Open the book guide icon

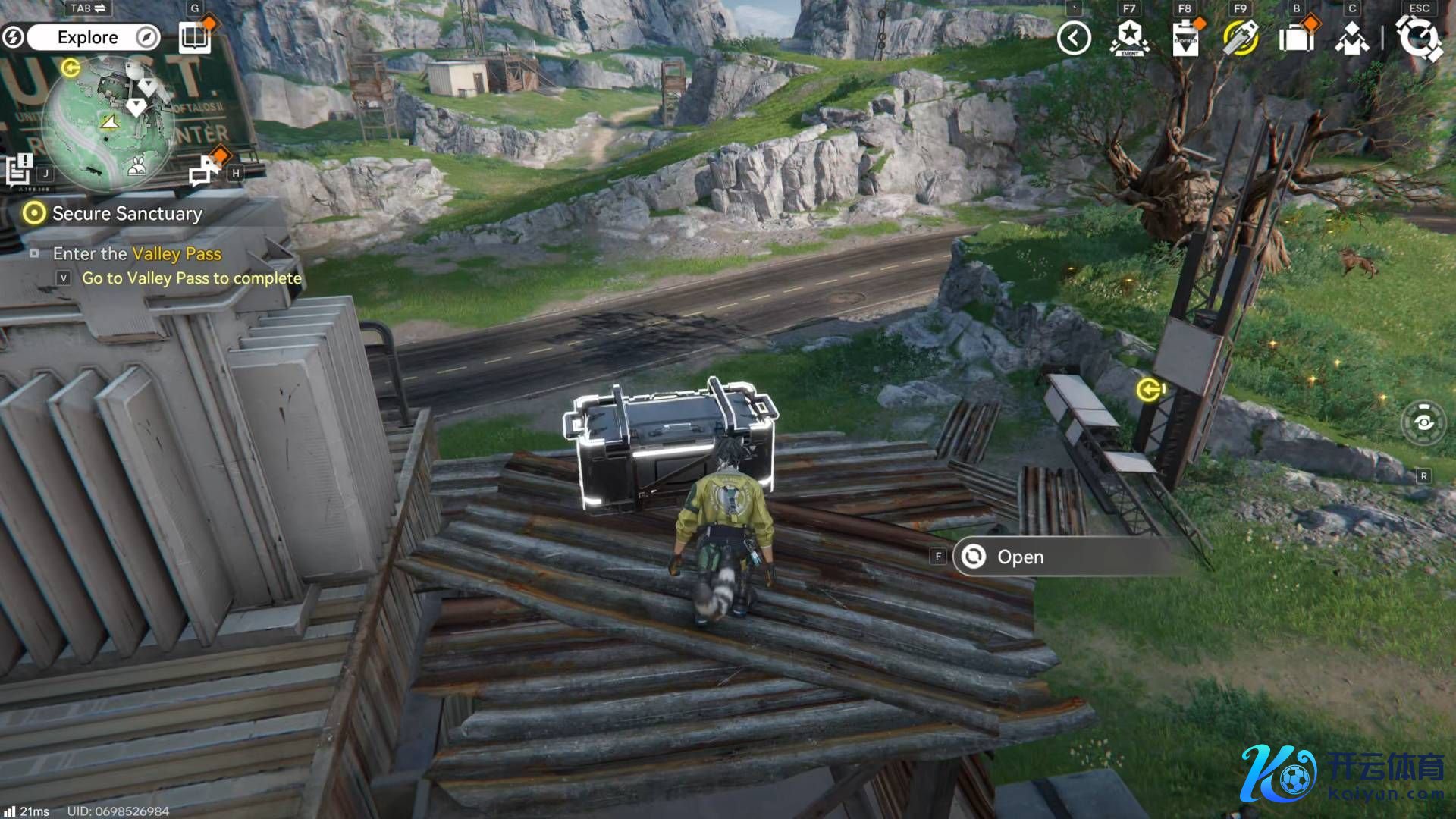coord(194,37)
